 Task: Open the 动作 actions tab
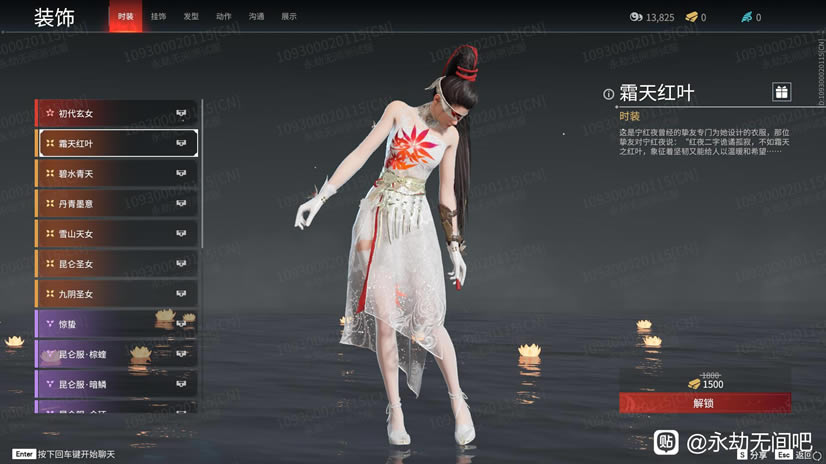(x=223, y=17)
